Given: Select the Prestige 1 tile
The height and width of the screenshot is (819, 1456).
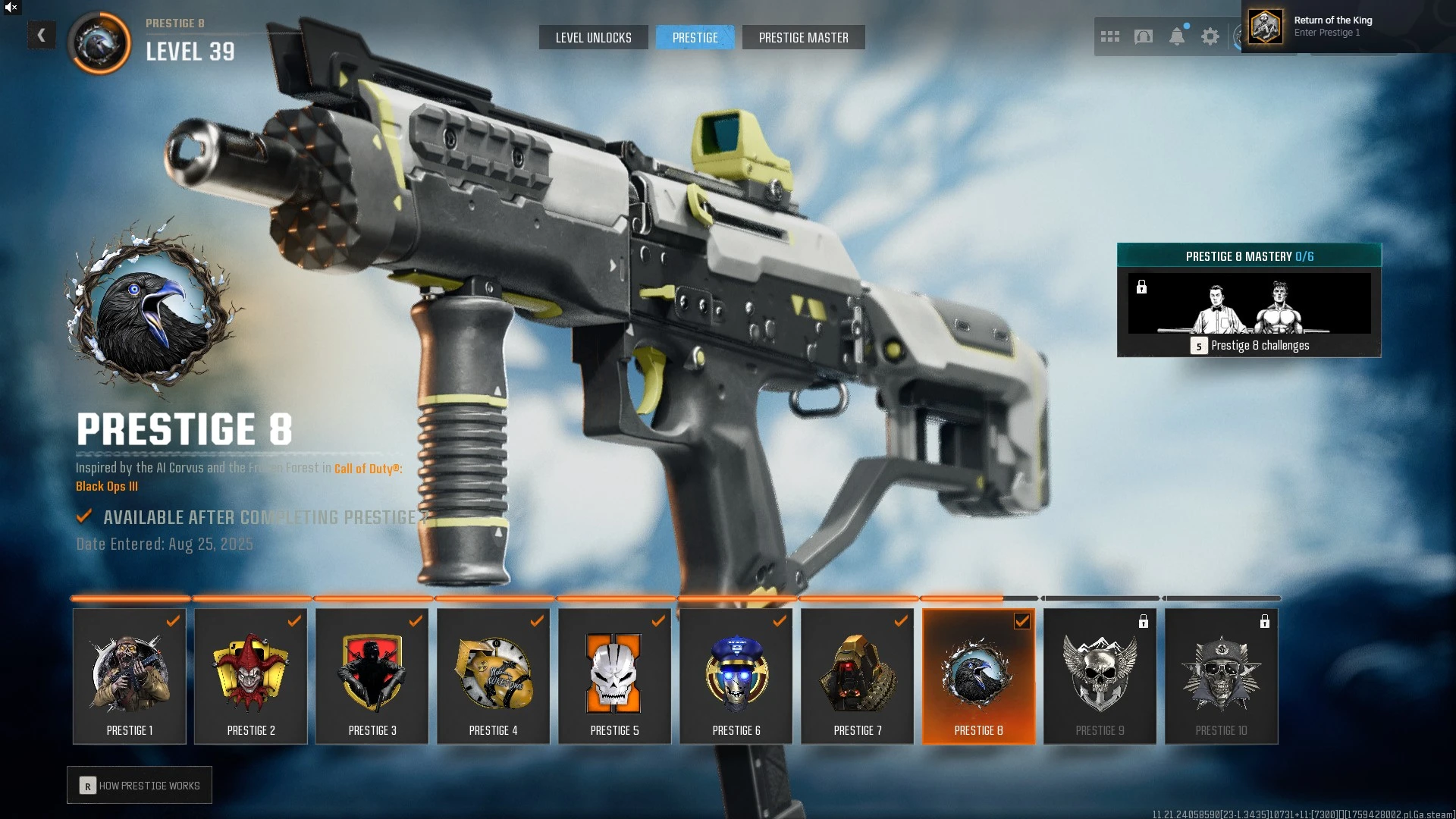Looking at the screenshot, I should tap(130, 676).
